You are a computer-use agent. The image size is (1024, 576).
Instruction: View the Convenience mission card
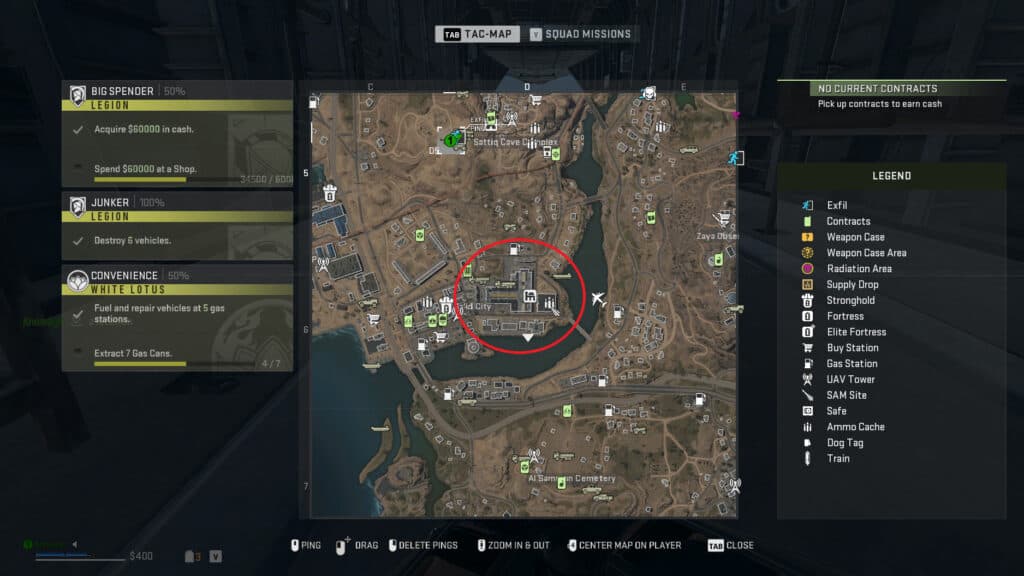click(178, 317)
